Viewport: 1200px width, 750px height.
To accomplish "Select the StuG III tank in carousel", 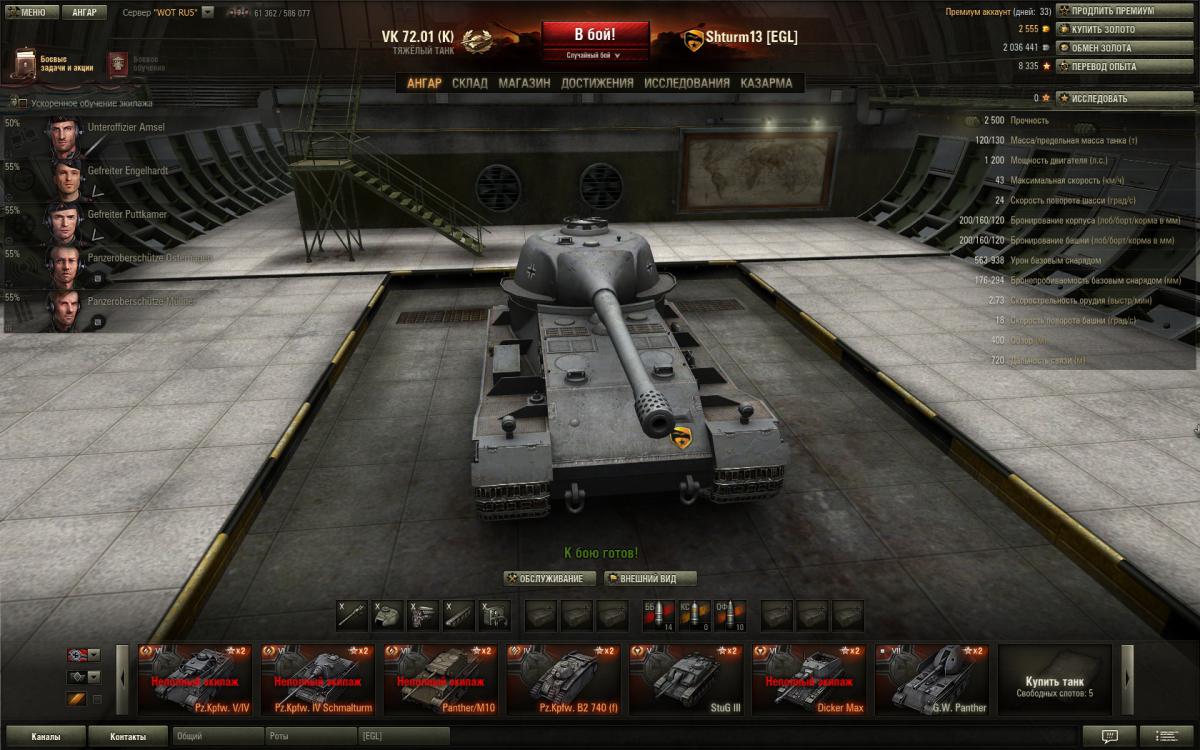I will 685,680.
